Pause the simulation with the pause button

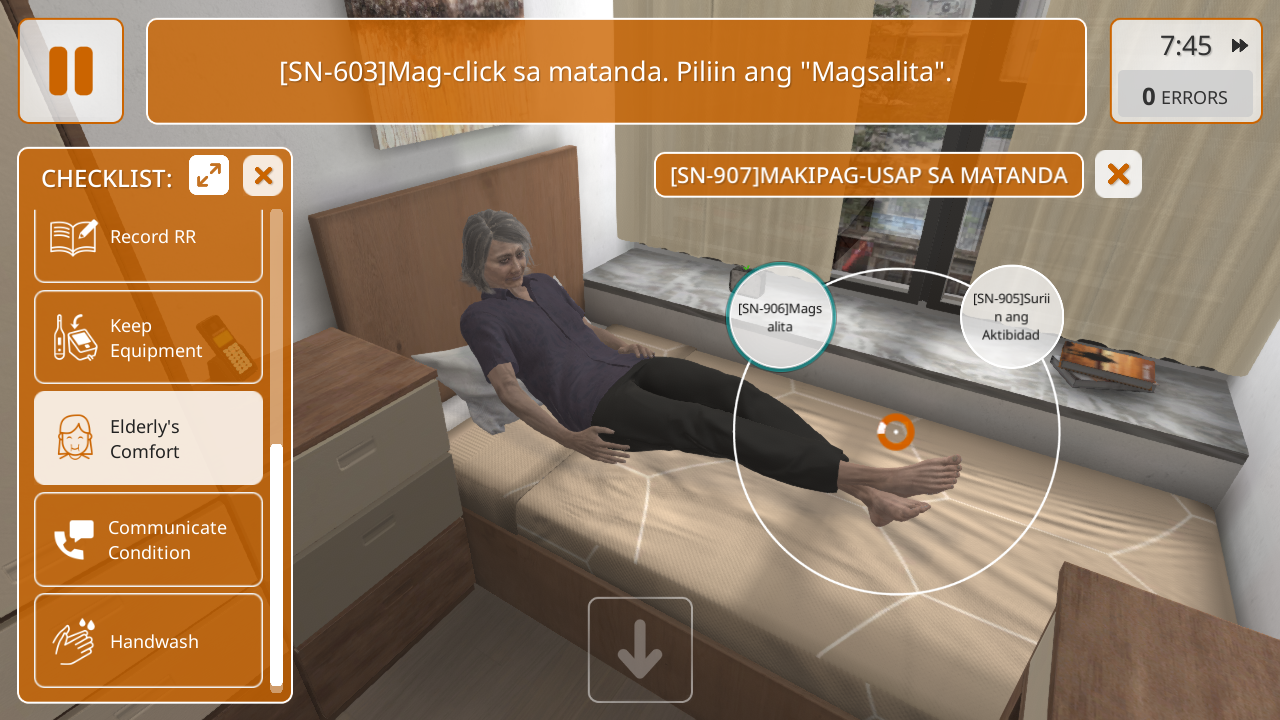71,71
